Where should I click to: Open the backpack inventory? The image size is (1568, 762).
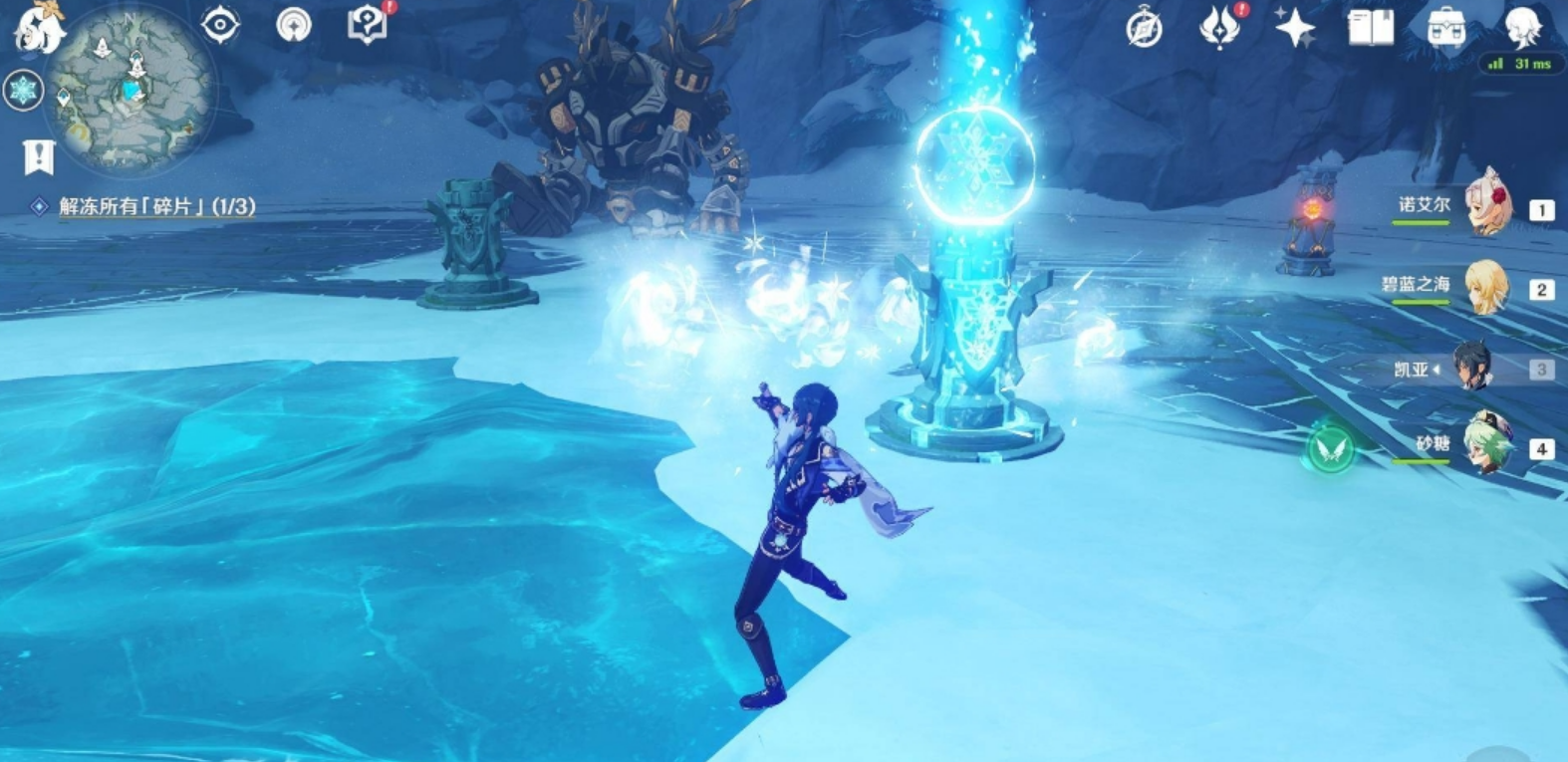pos(1445,28)
